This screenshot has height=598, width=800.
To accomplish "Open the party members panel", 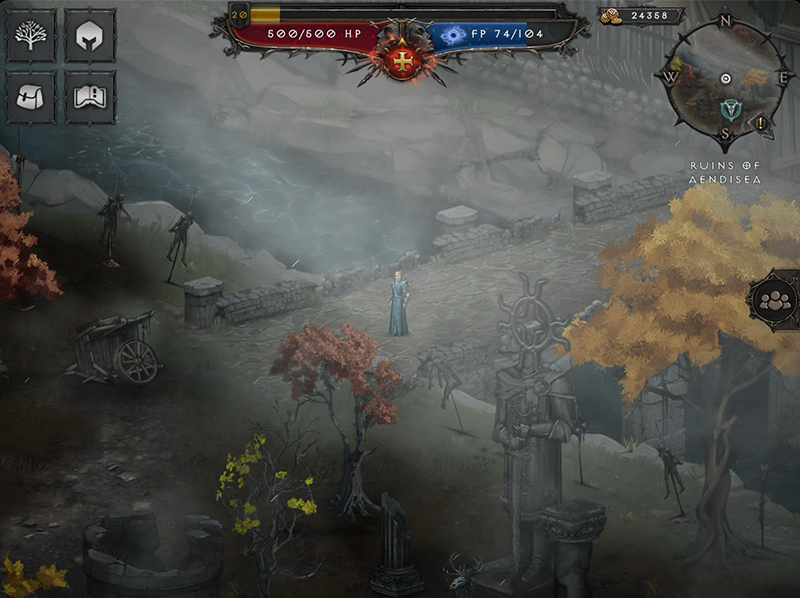I will click(775, 298).
